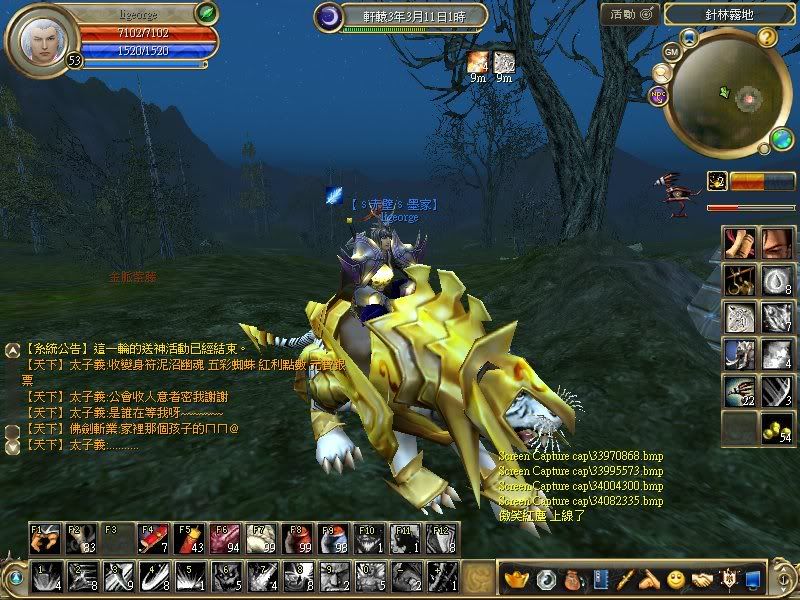800x600 pixels.
Task: Open the world map globe button
Action: (784, 141)
